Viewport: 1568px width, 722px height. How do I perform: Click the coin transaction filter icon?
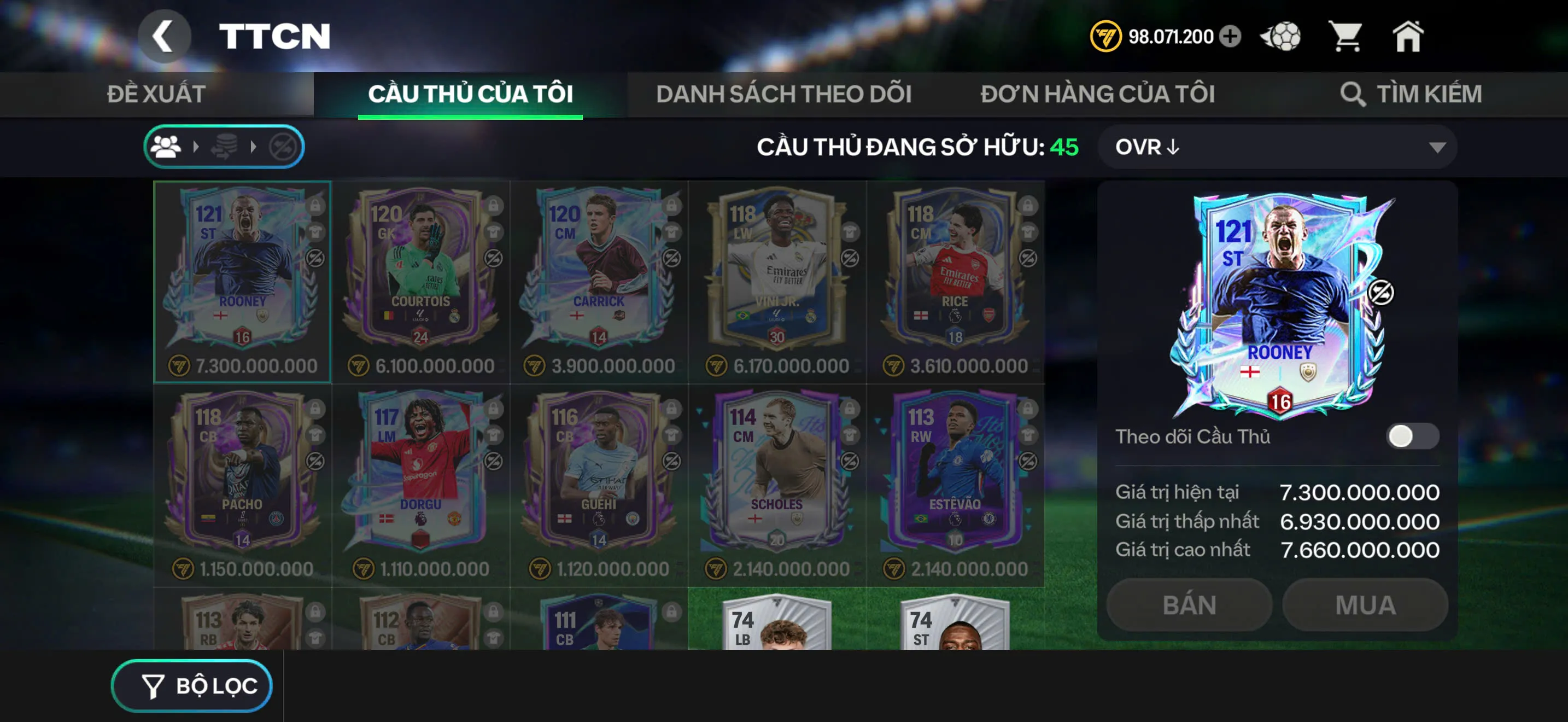(x=225, y=146)
